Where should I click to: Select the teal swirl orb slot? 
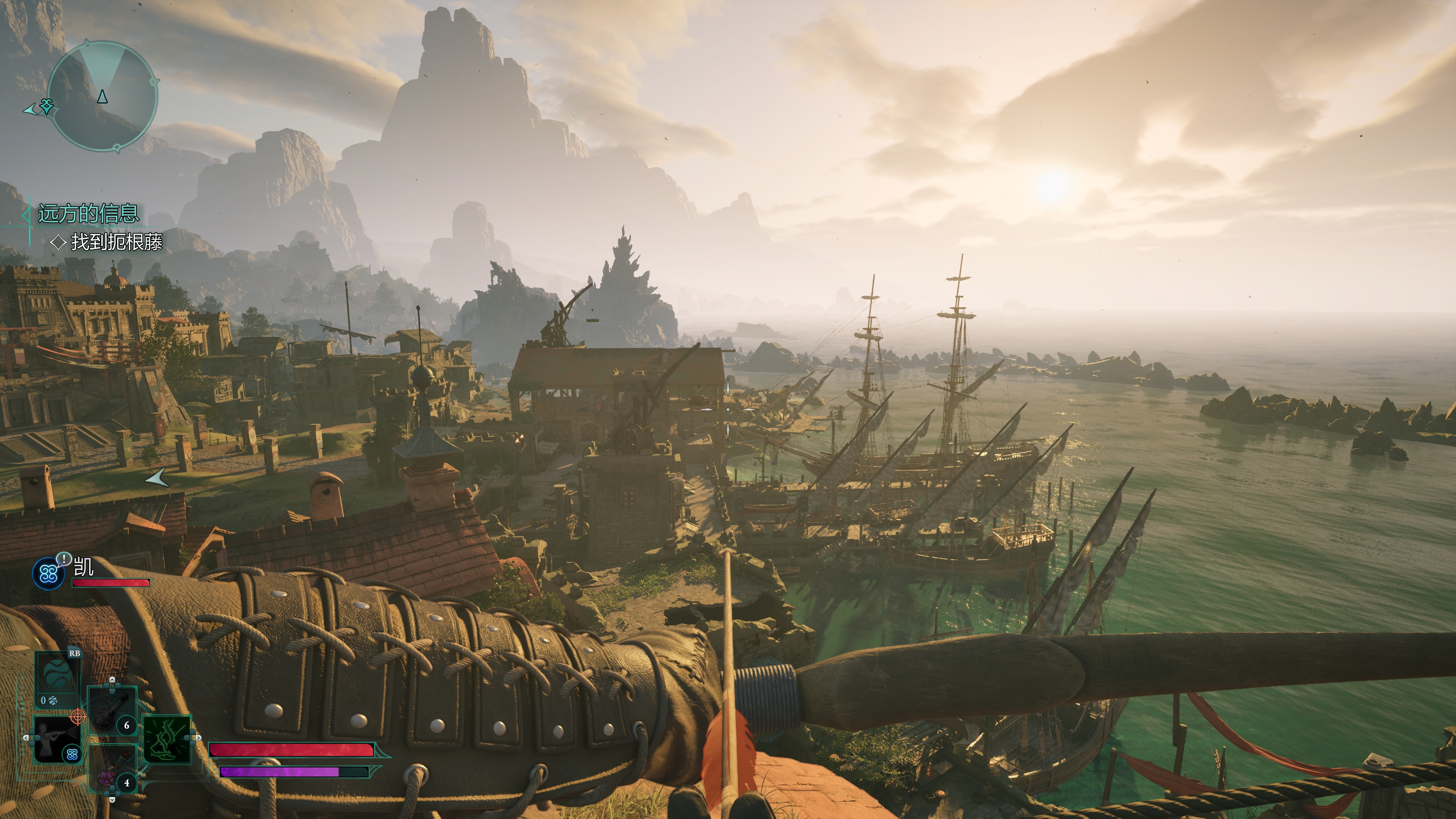(56, 677)
